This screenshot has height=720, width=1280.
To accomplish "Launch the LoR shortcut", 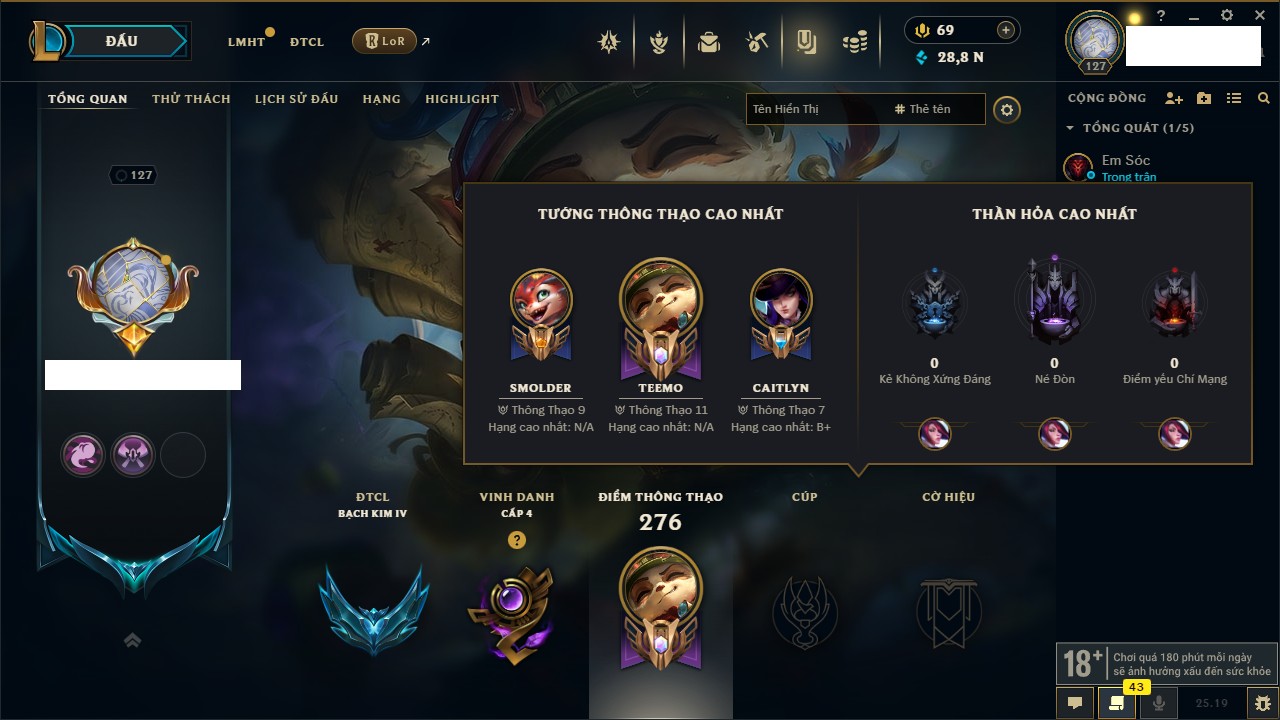I will click(385, 41).
